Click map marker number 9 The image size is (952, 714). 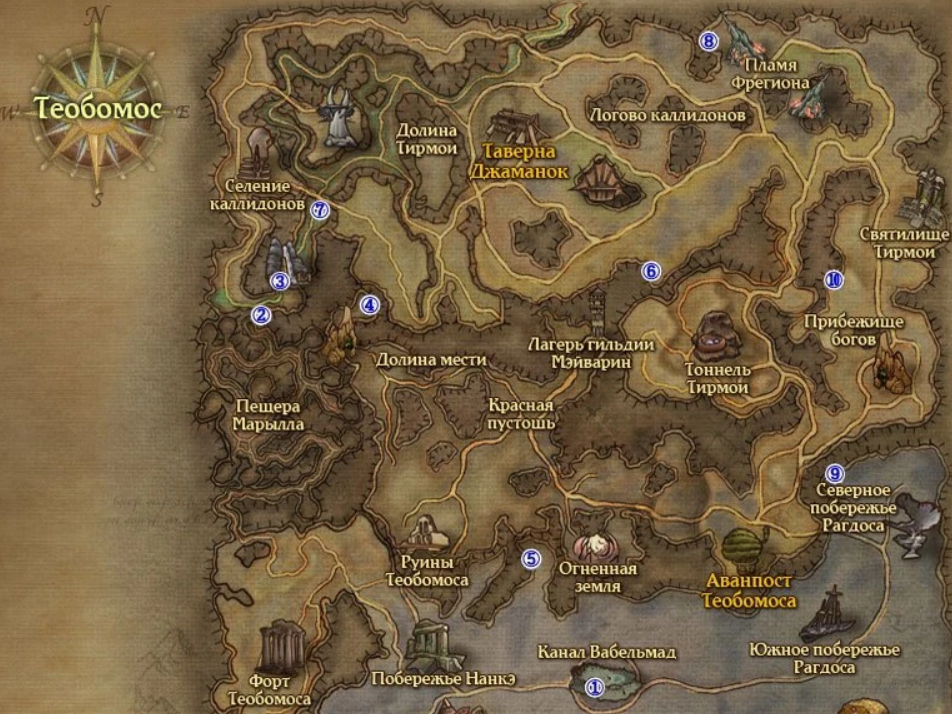pos(835,473)
